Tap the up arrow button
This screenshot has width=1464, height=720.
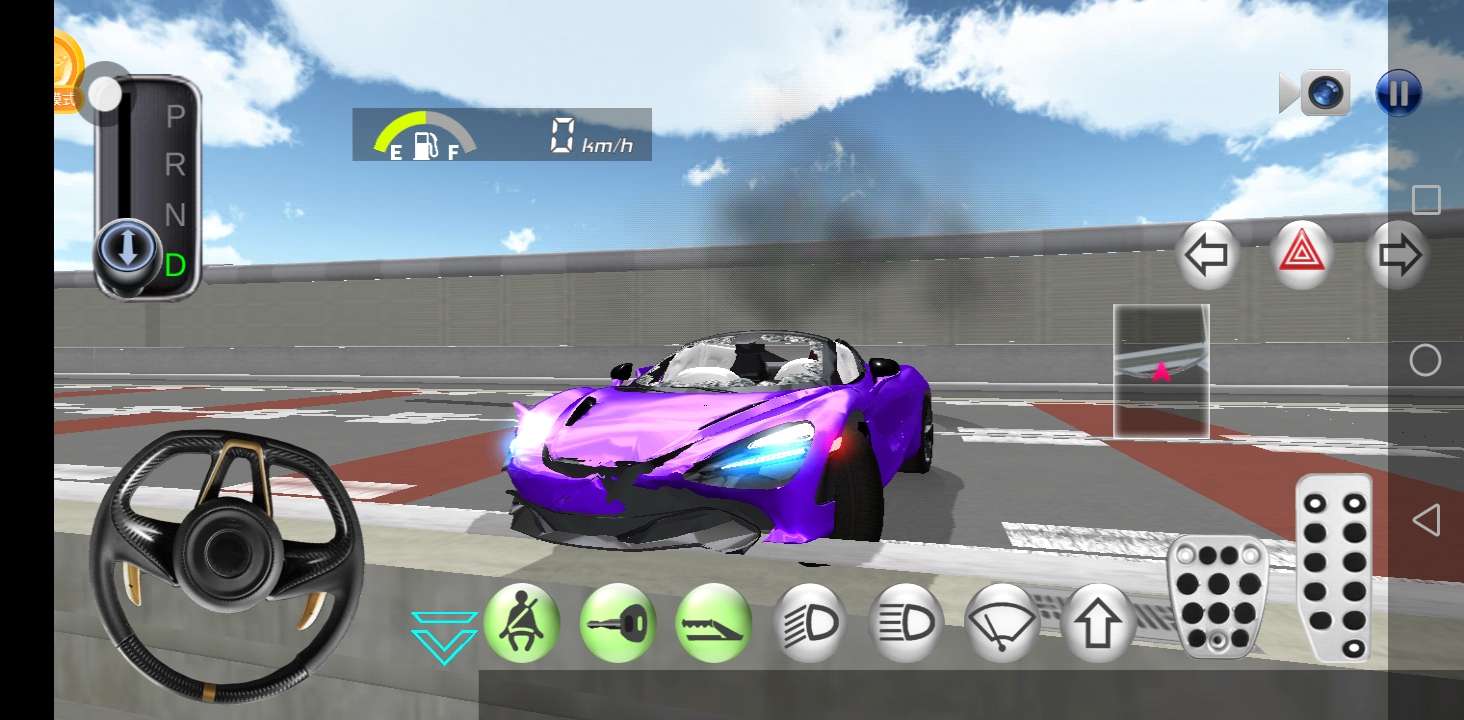[x=1097, y=623]
